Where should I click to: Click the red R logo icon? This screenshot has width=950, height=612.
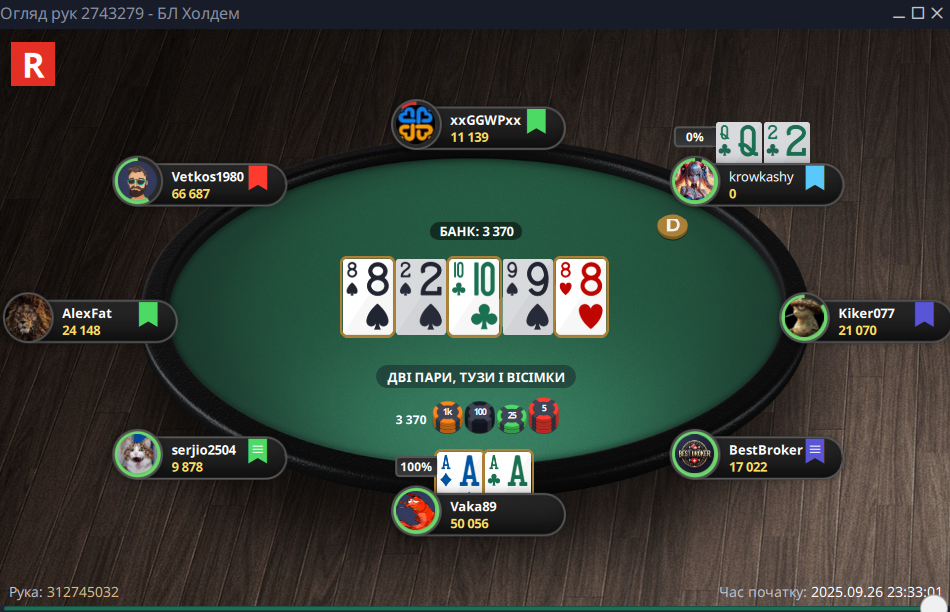(33, 64)
